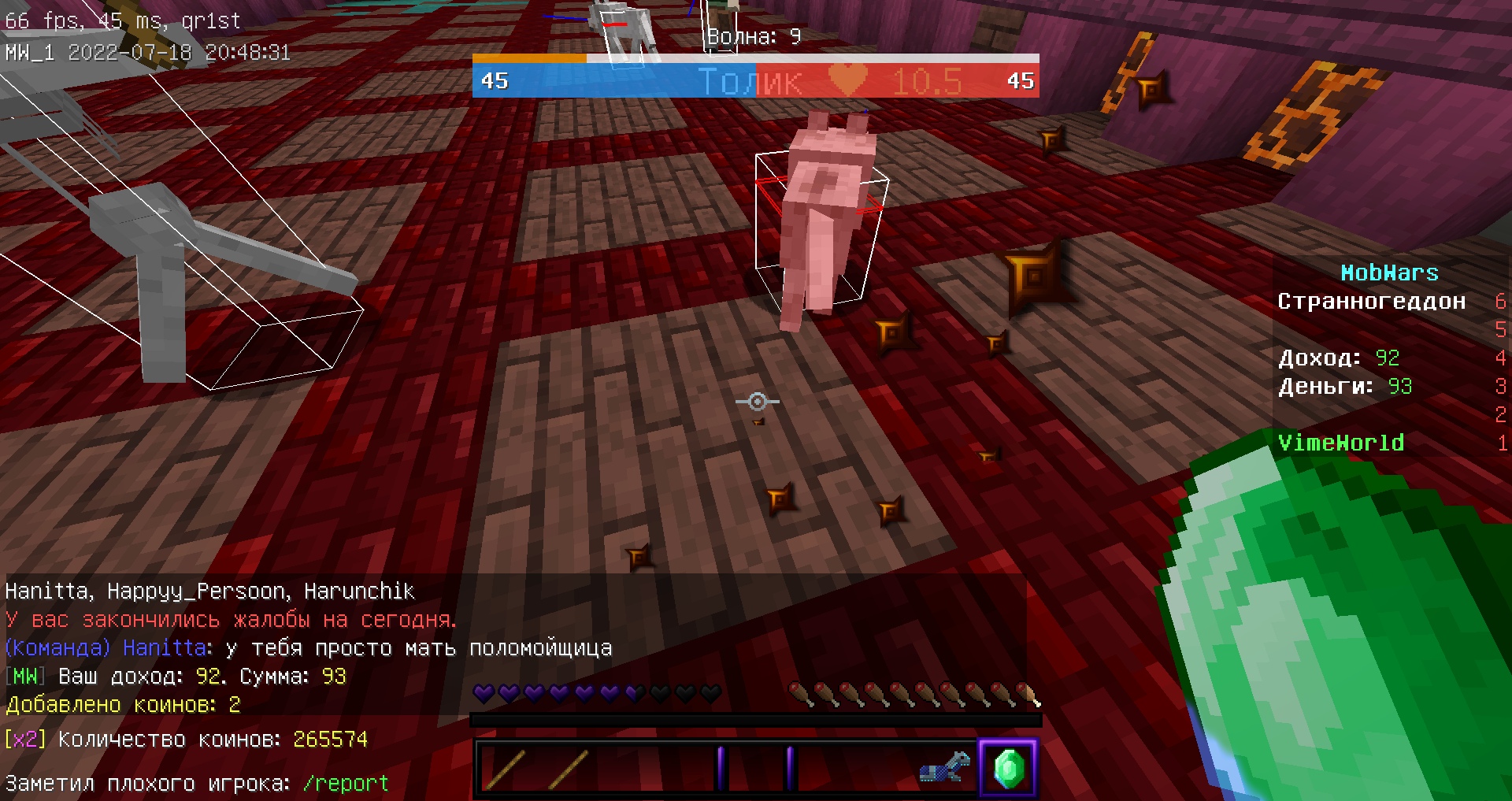Select the stick in the second hotbar slot
1512x801 pixels.
(x=569, y=768)
